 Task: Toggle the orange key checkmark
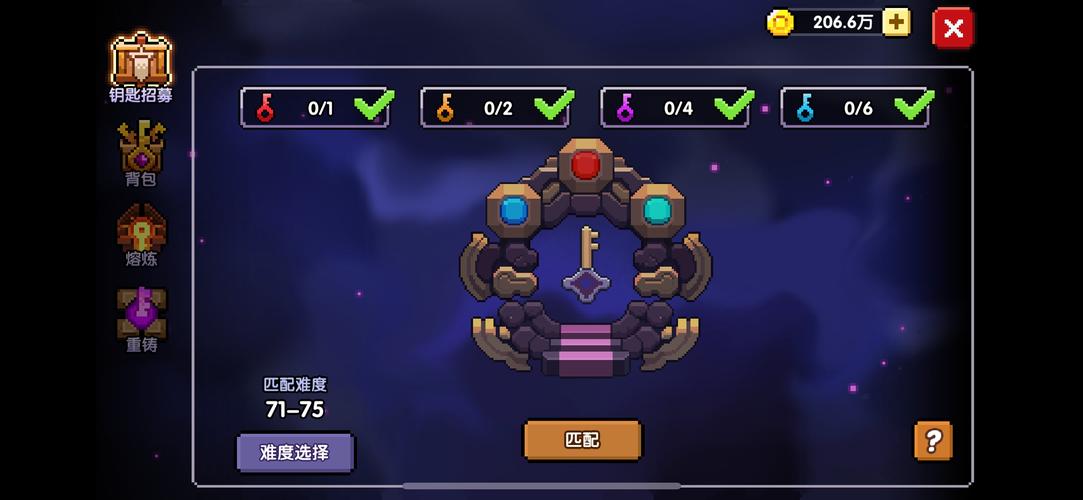tap(553, 106)
